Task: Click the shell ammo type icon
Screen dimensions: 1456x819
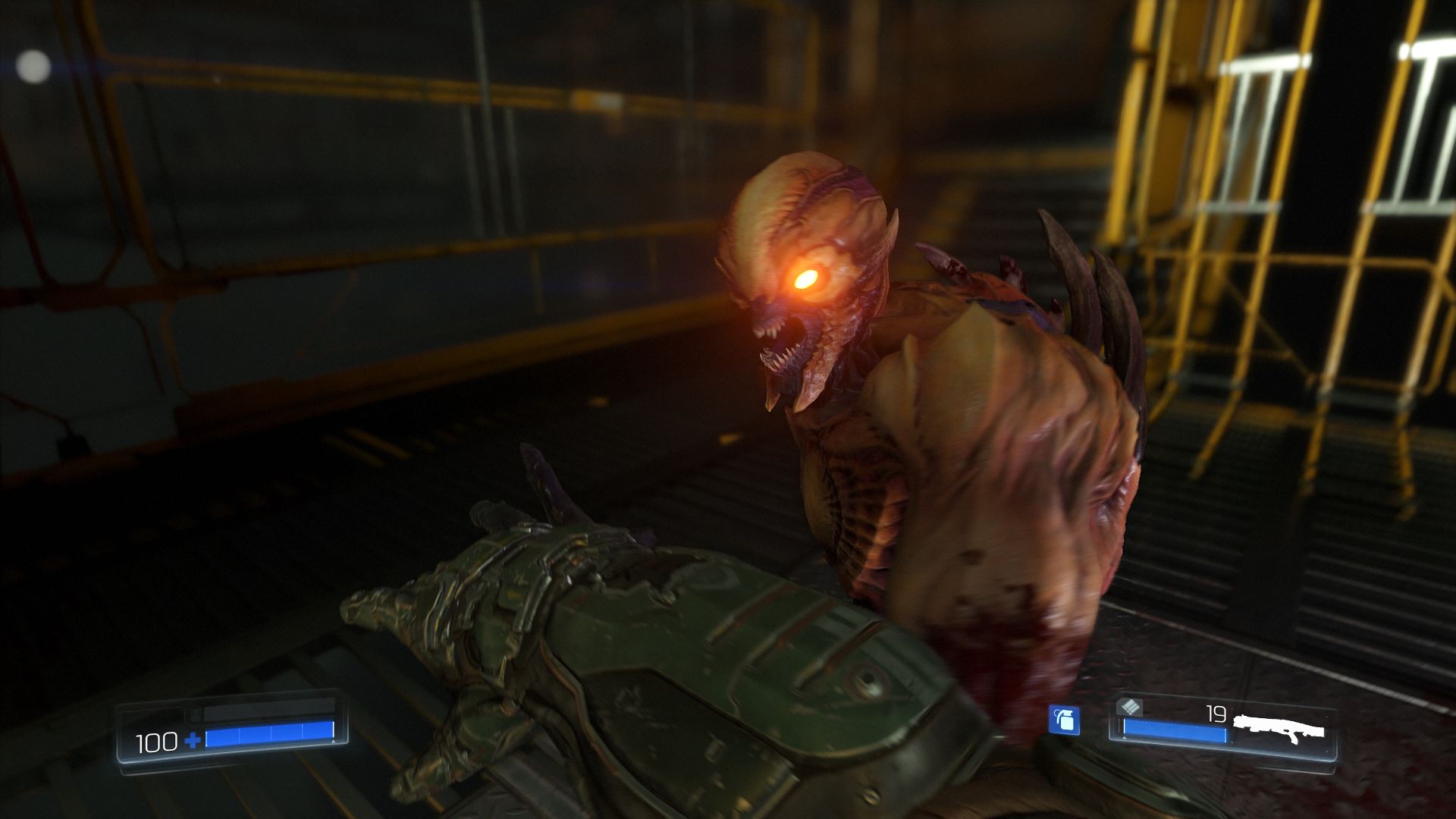Action: point(1129,708)
